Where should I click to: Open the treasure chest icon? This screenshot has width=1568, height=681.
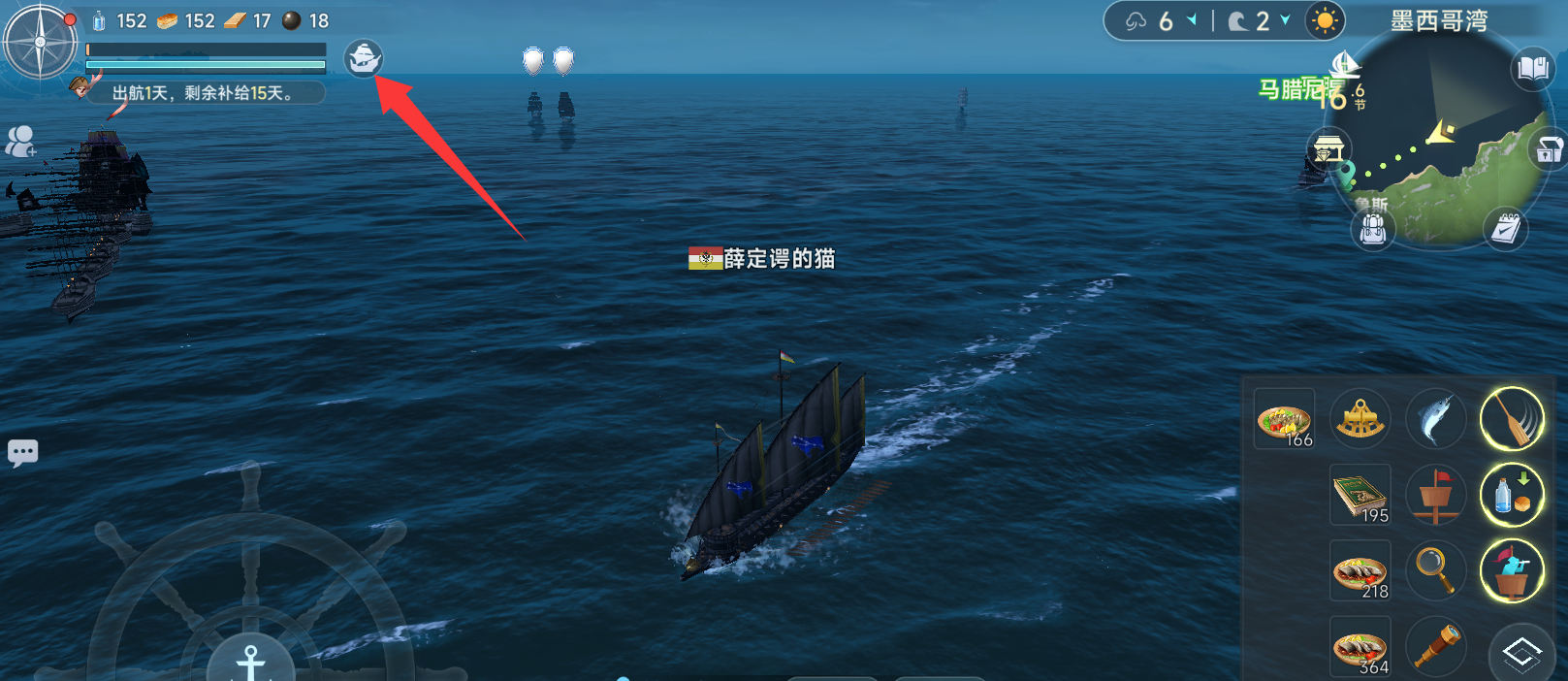pos(1549,149)
